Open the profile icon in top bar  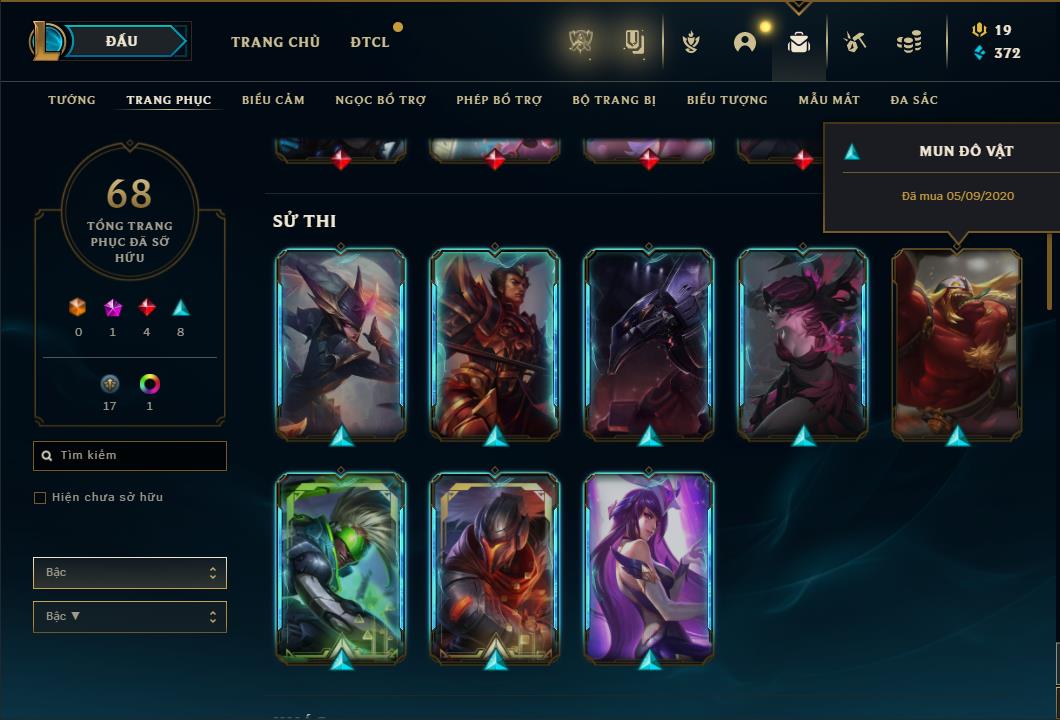click(x=745, y=42)
